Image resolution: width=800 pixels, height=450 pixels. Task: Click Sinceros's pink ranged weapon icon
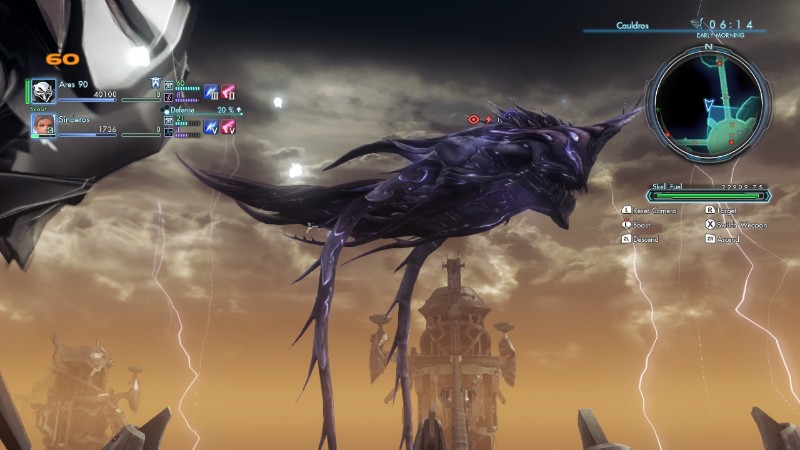(x=228, y=127)
